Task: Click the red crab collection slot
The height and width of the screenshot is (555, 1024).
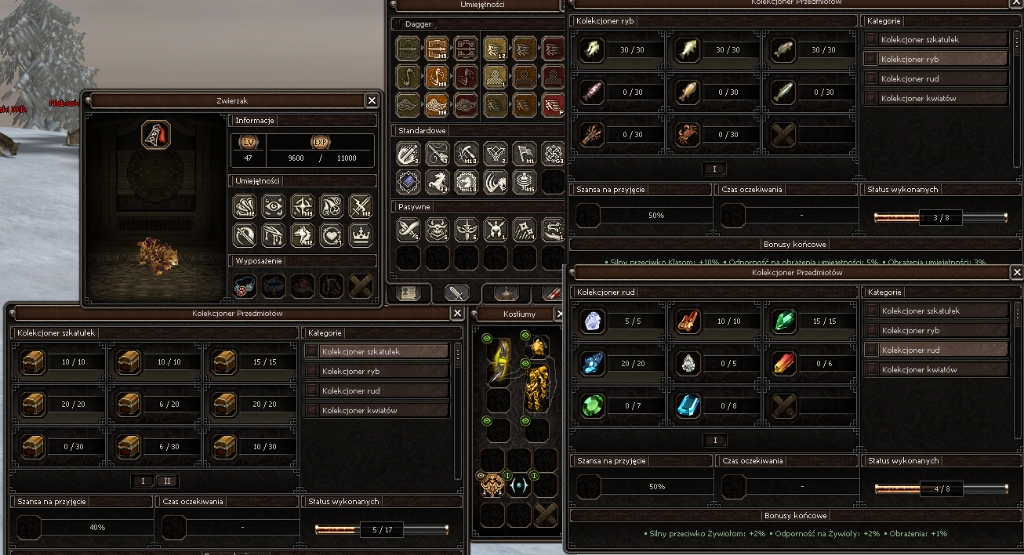Action: point(689,133)
